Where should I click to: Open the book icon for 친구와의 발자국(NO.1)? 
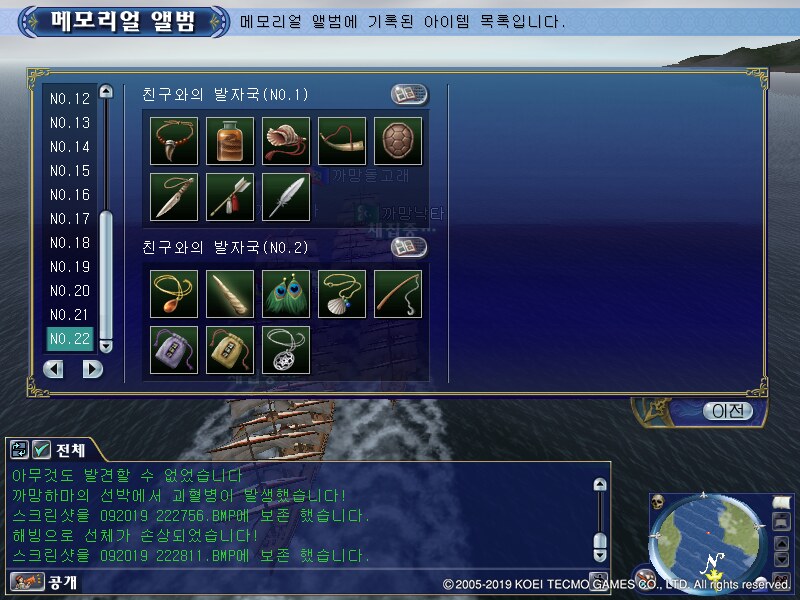point(408,95)
